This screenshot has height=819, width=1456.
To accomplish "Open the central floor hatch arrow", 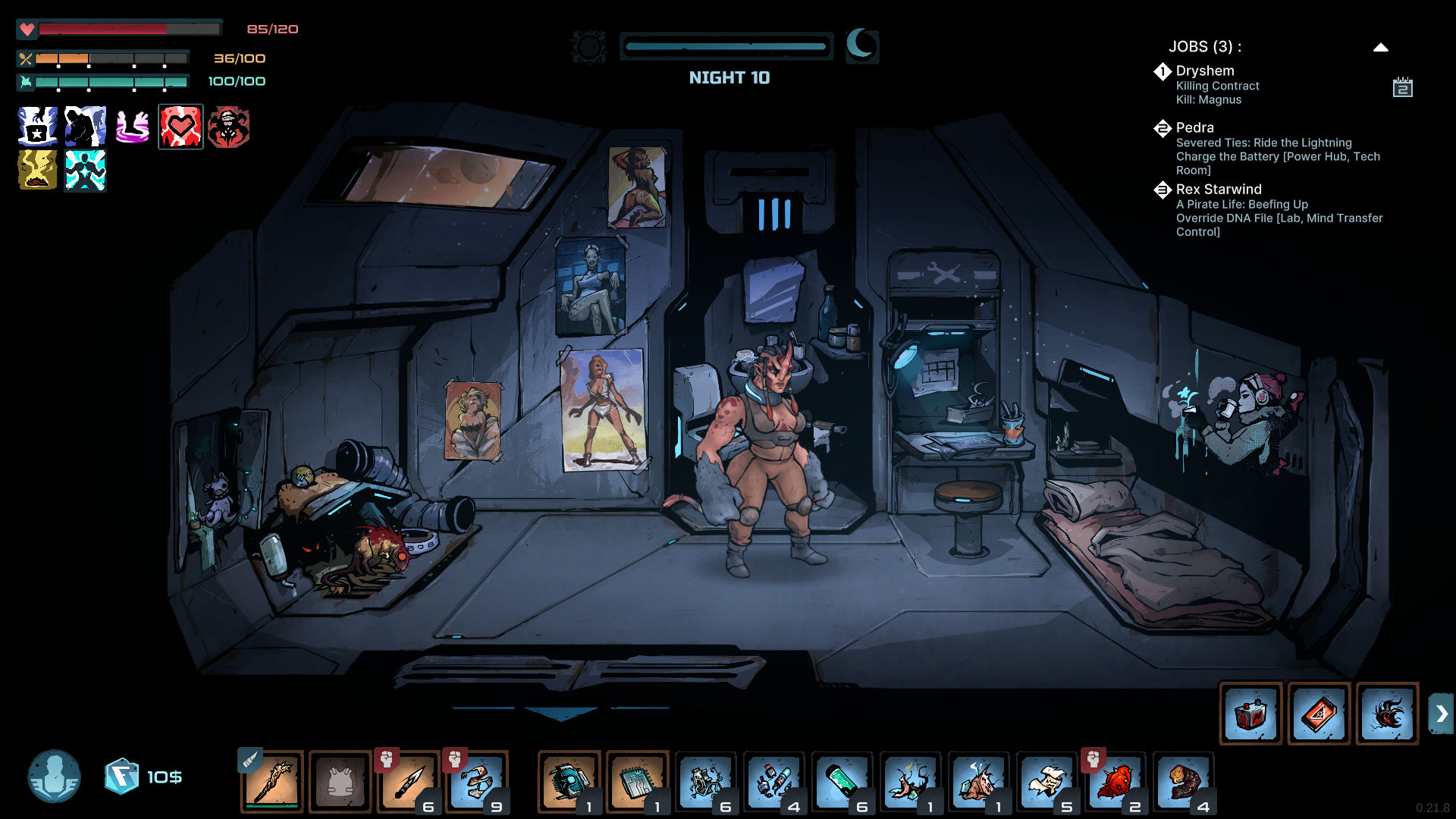I will [561, 713].
